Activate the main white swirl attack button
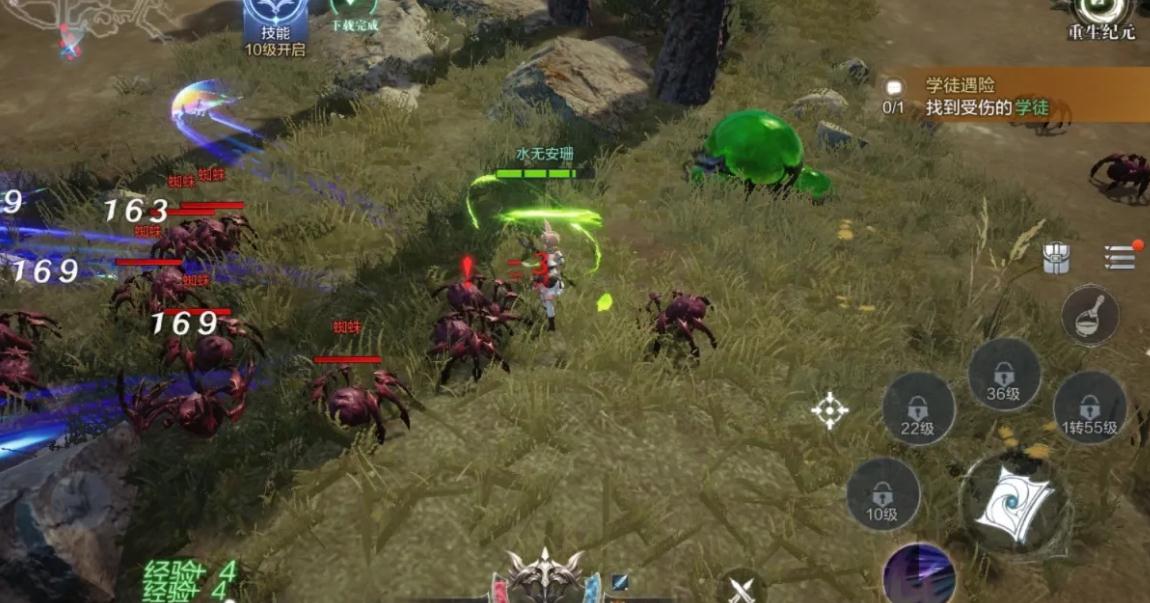 [1013, 502]
